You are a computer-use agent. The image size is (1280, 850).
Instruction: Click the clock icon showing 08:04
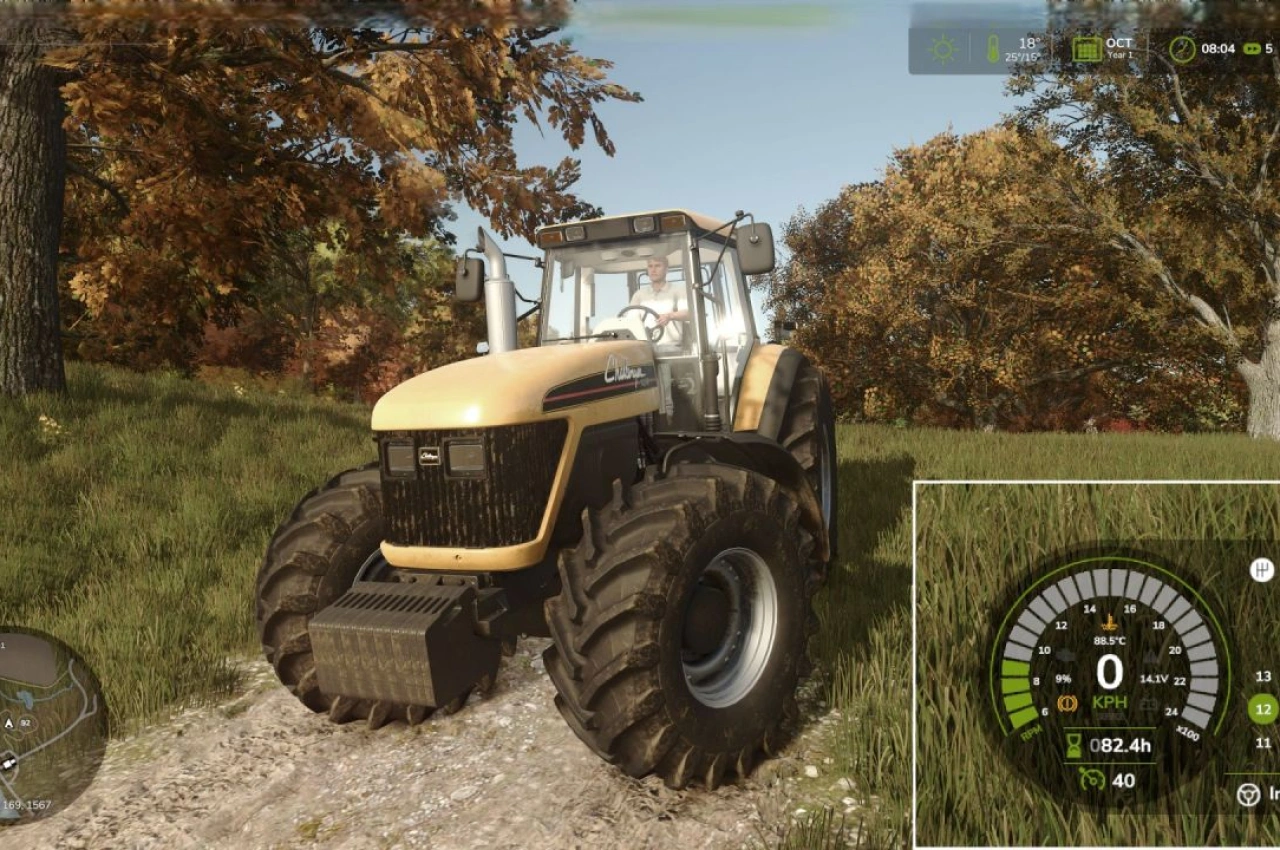1182,48
